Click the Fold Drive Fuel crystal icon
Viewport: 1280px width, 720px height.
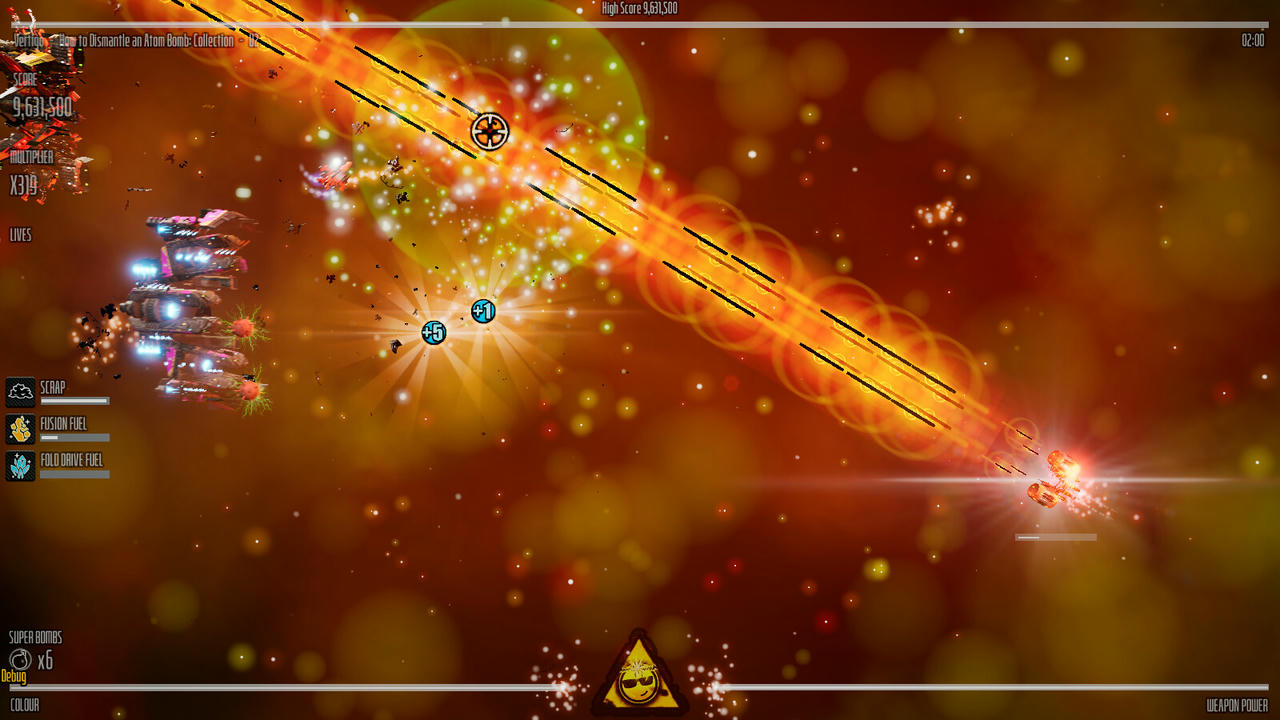coord(21,466)
